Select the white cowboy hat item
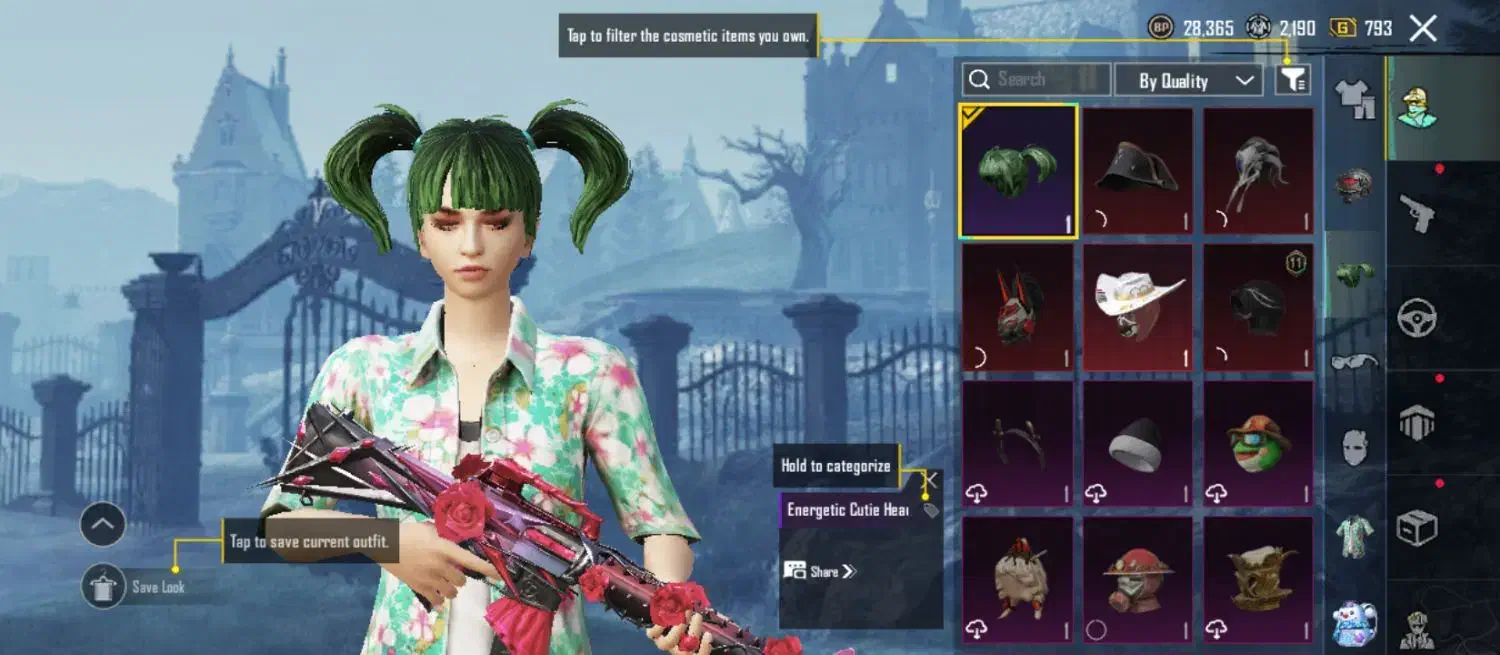 click(x=1138, y=306)
